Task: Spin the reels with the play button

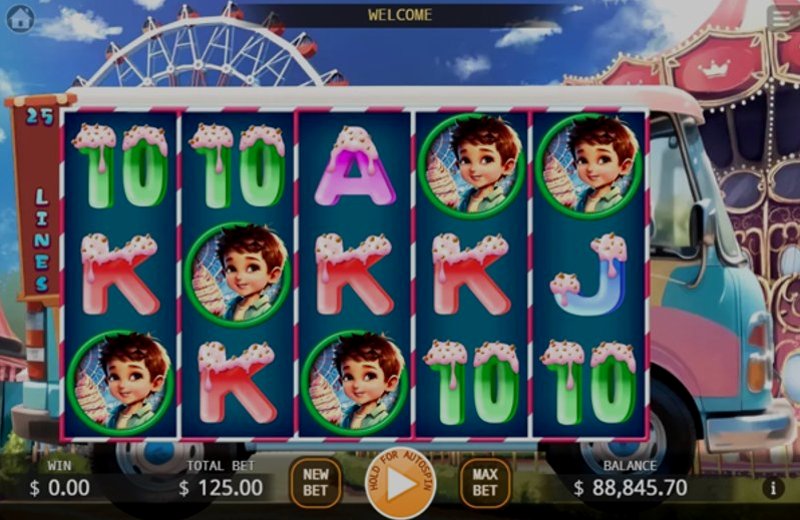Action: pos(400,485)
